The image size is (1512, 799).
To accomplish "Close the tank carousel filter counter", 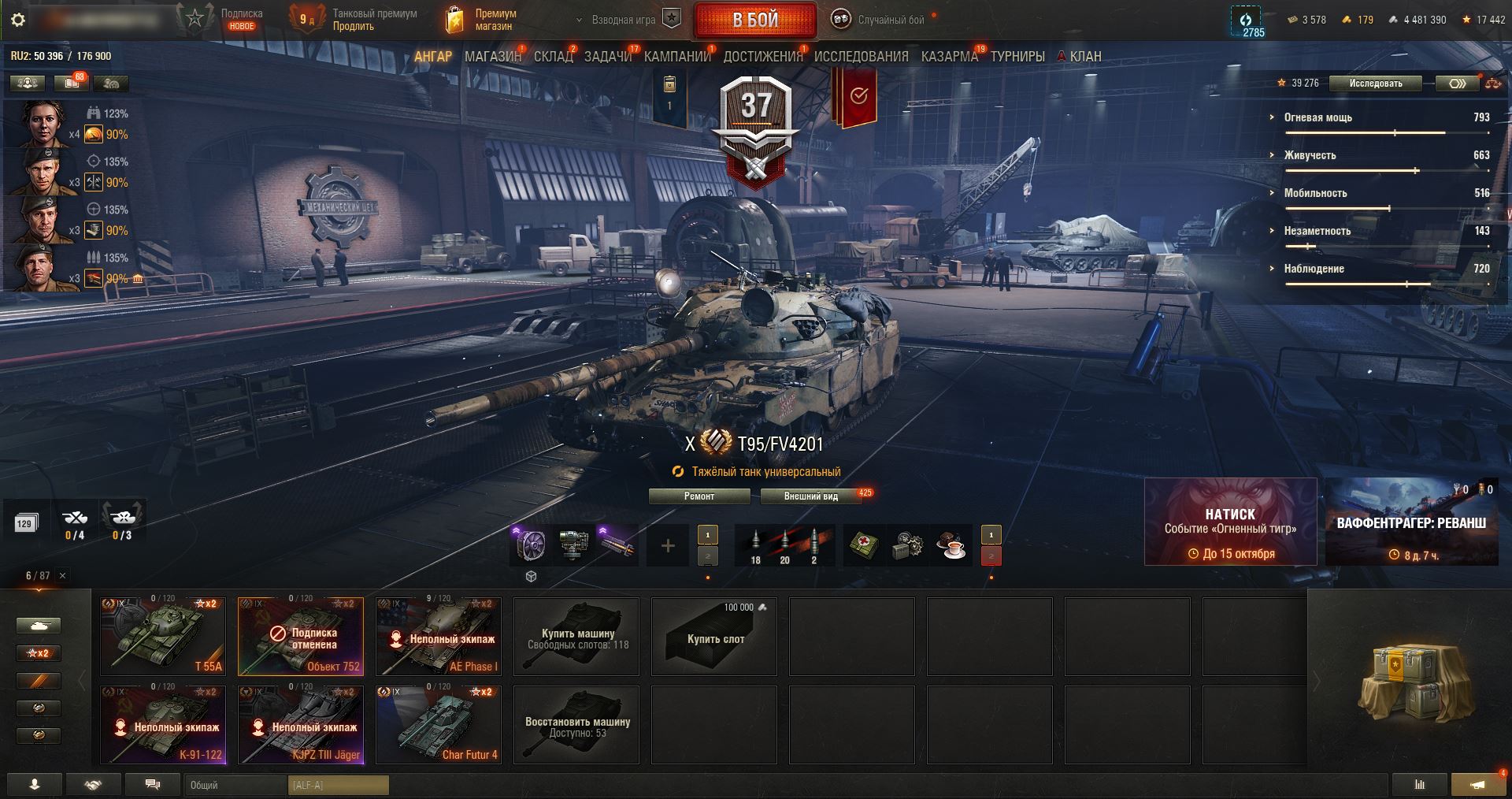I will pyautogui.click(x=63, y=576).
